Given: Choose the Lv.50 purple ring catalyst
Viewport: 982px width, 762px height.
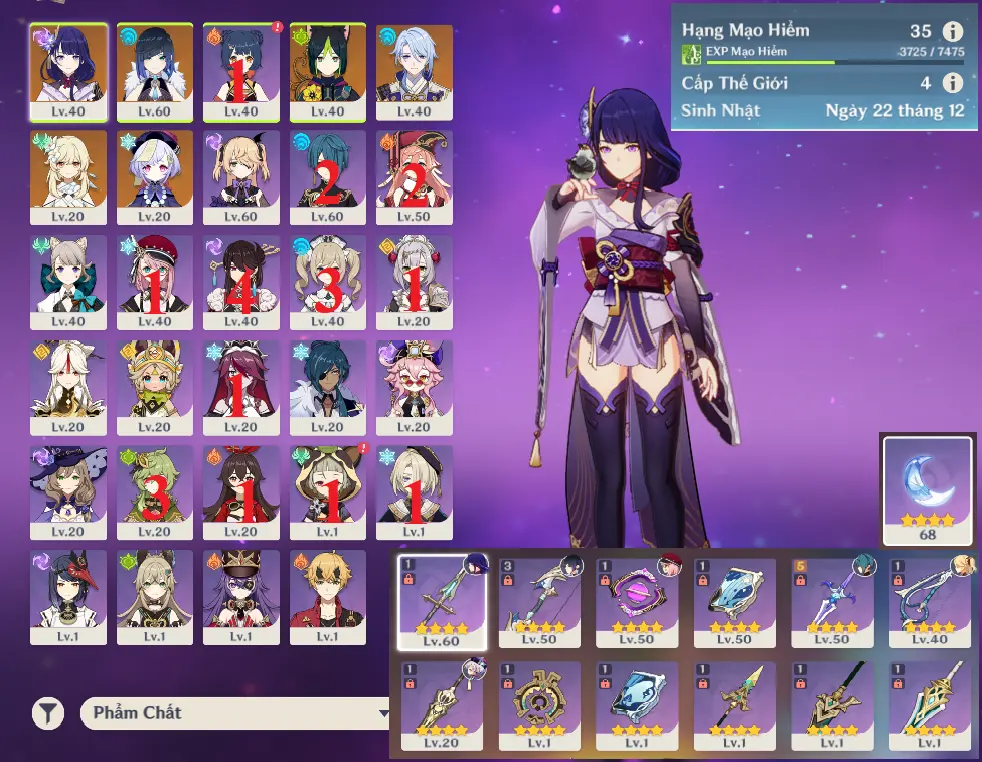Looking at the screenshot, I should point(638,602).
